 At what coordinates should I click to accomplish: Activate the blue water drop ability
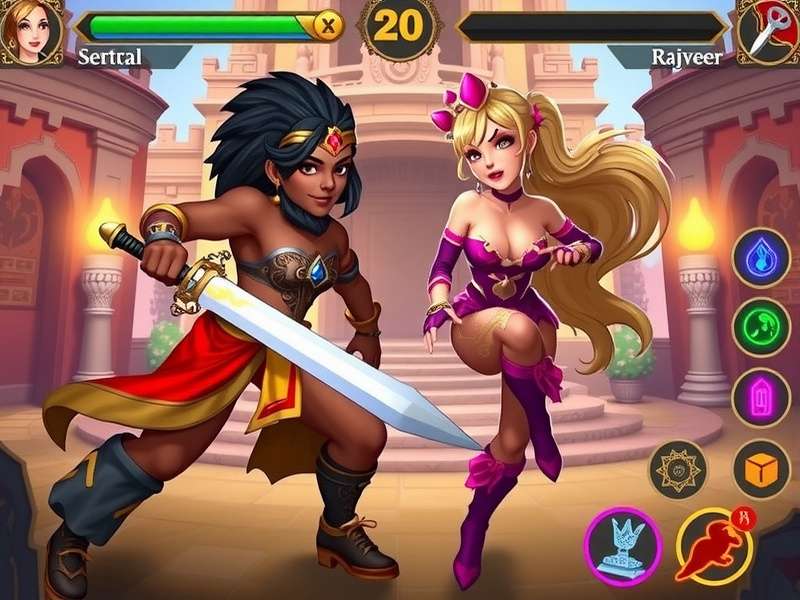point(761,258)
